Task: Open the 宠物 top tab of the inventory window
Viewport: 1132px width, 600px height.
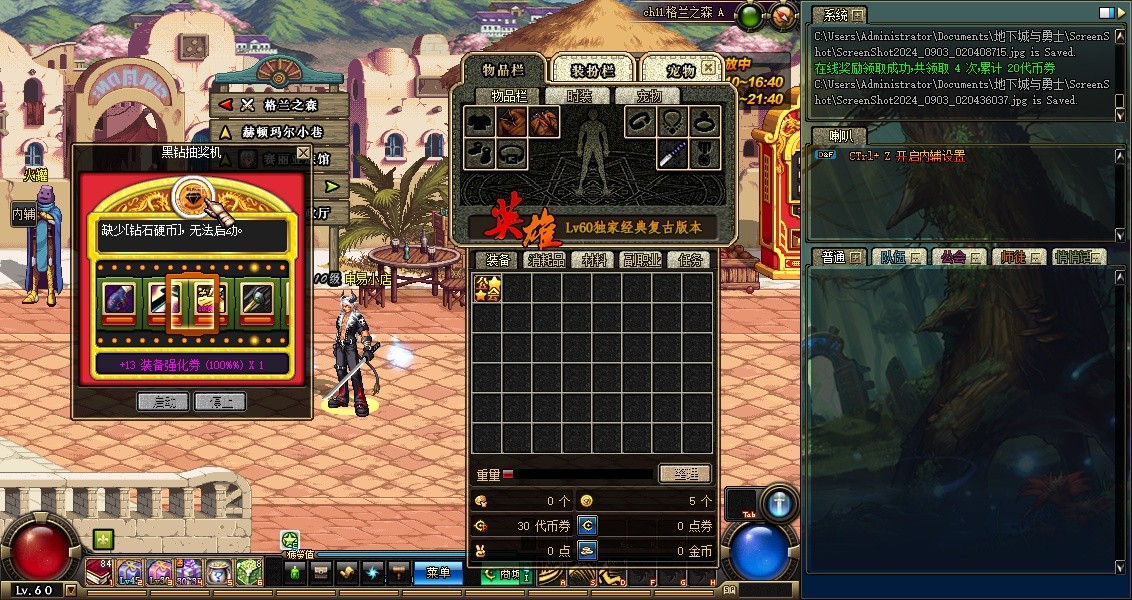Action: tap(680, 71)
